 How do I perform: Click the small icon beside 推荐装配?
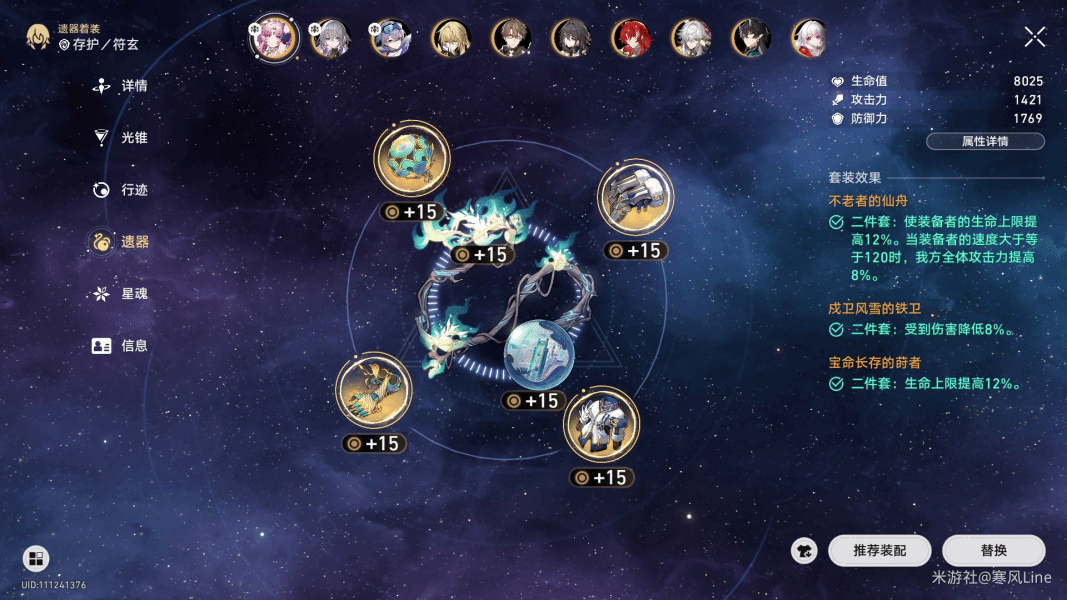[x=803, y=551]
